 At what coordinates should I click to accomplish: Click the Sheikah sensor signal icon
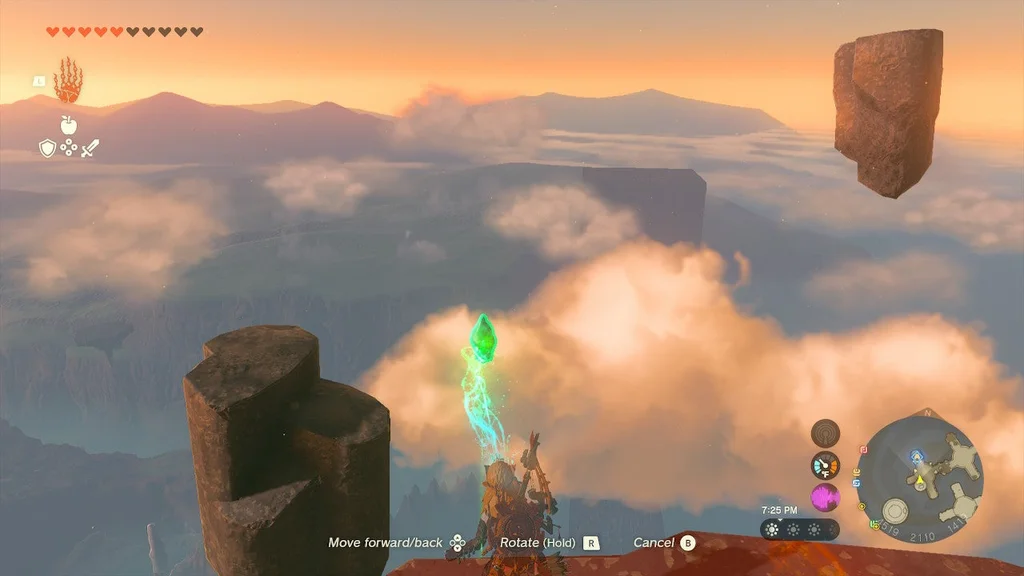[825, 433]
